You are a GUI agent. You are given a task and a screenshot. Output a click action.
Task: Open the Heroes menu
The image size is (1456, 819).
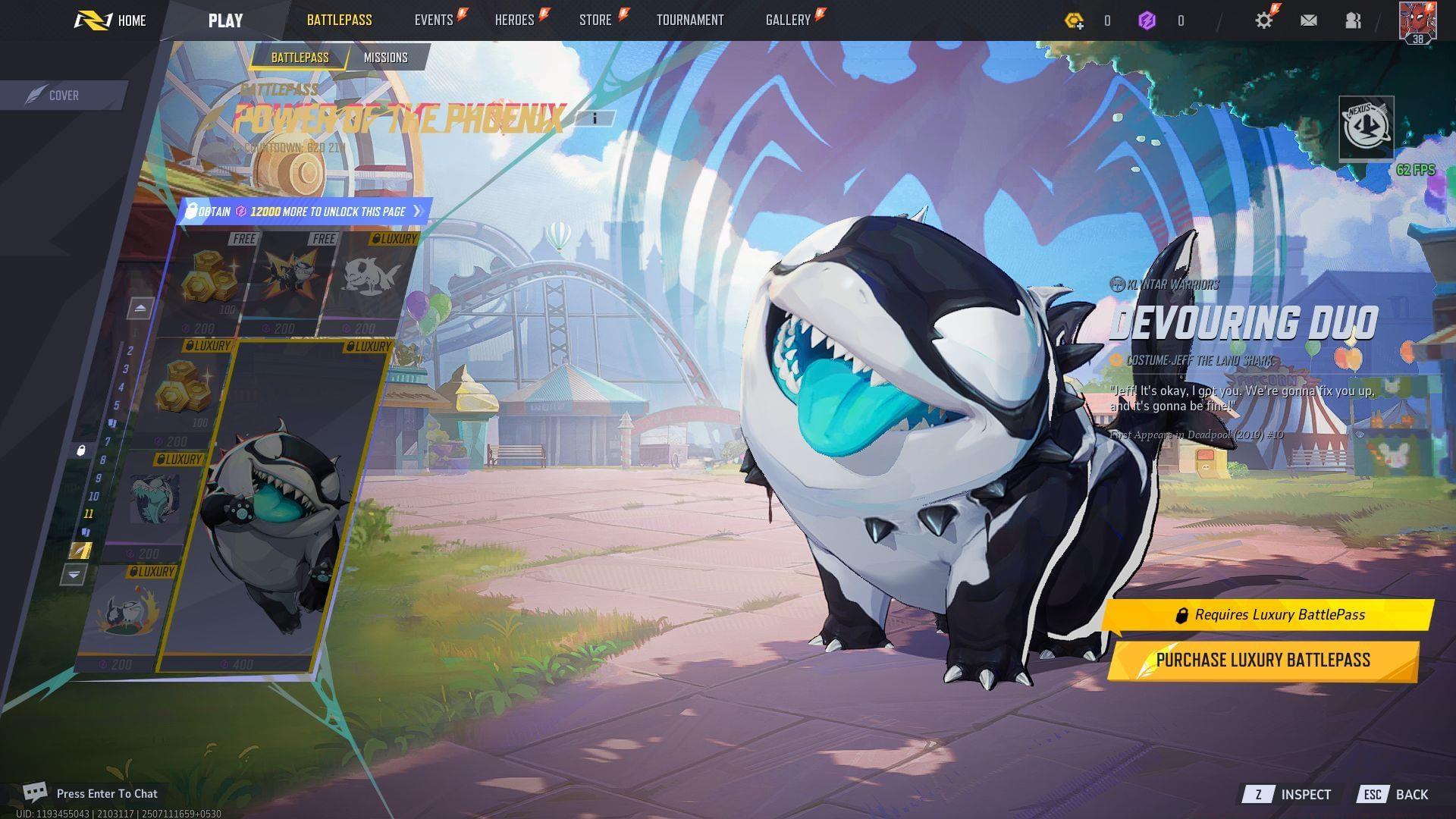coord(514,20)
